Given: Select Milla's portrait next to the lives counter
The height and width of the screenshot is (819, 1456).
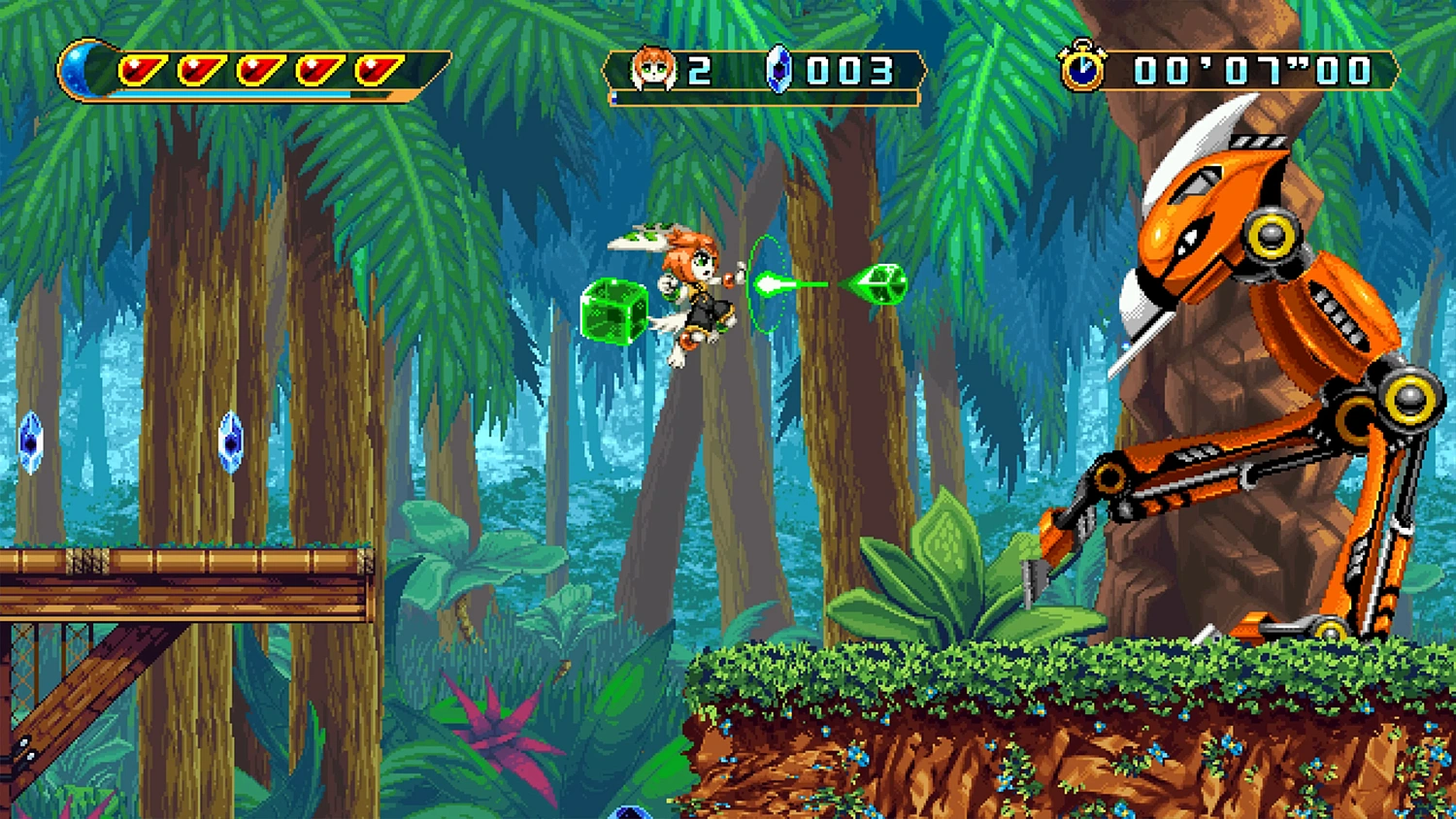Looking at the screenshot, I should click(x=652, y=69).
